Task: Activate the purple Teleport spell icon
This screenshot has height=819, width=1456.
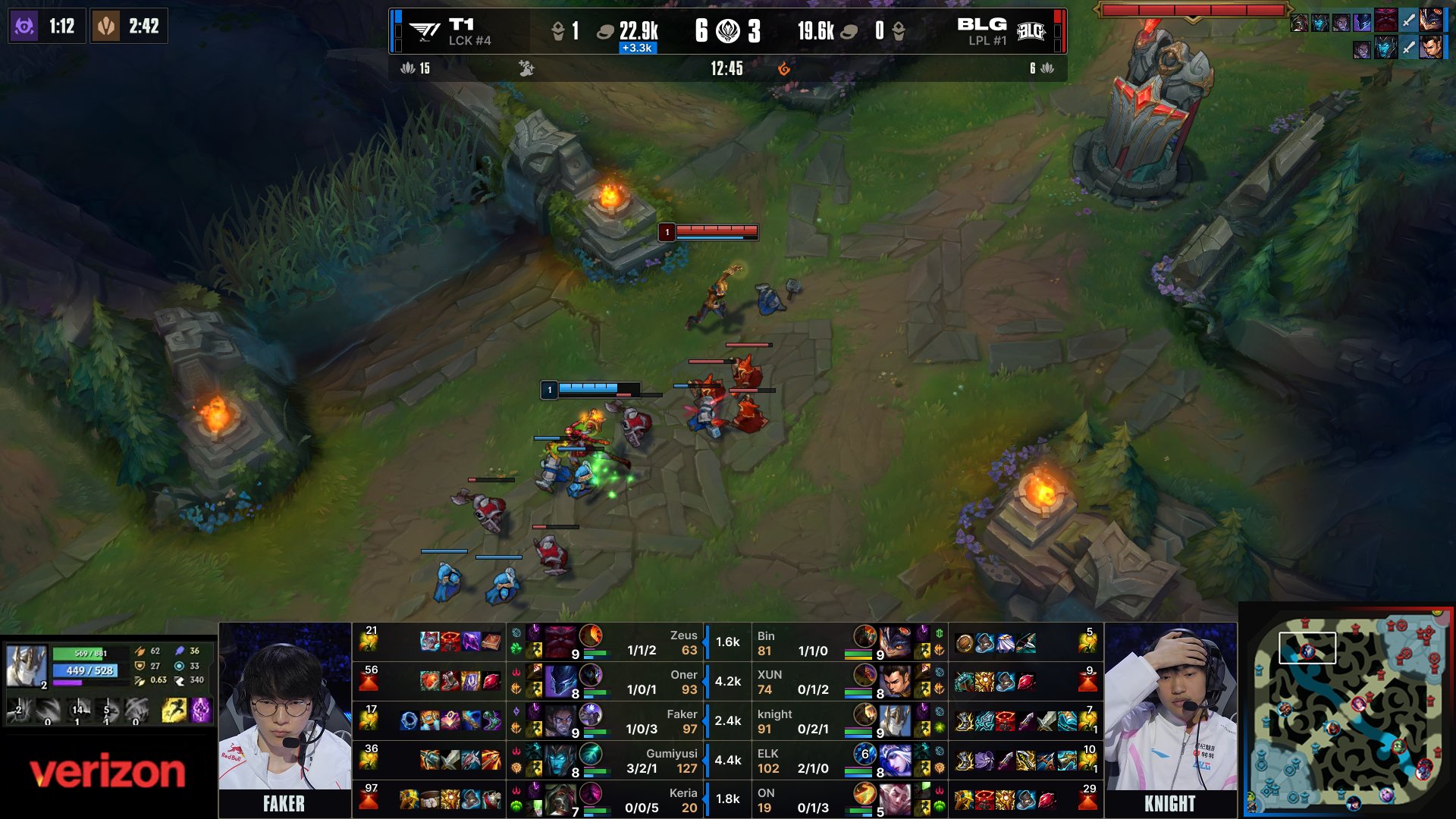Action: click(201, 710)
